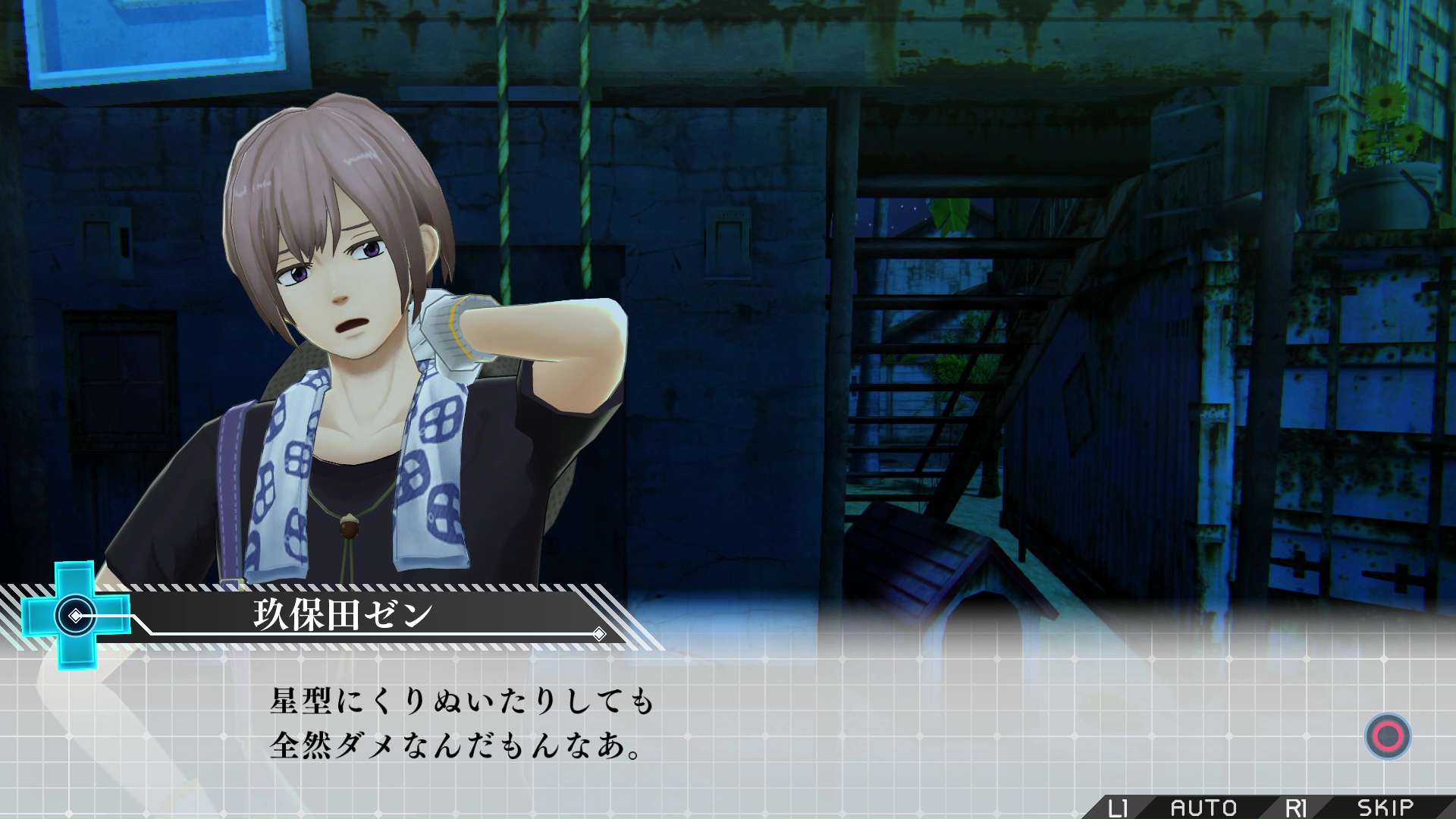Activate the SKIP dialogue option
This screenshot has width=1456, height=819.
point(1385,808)
